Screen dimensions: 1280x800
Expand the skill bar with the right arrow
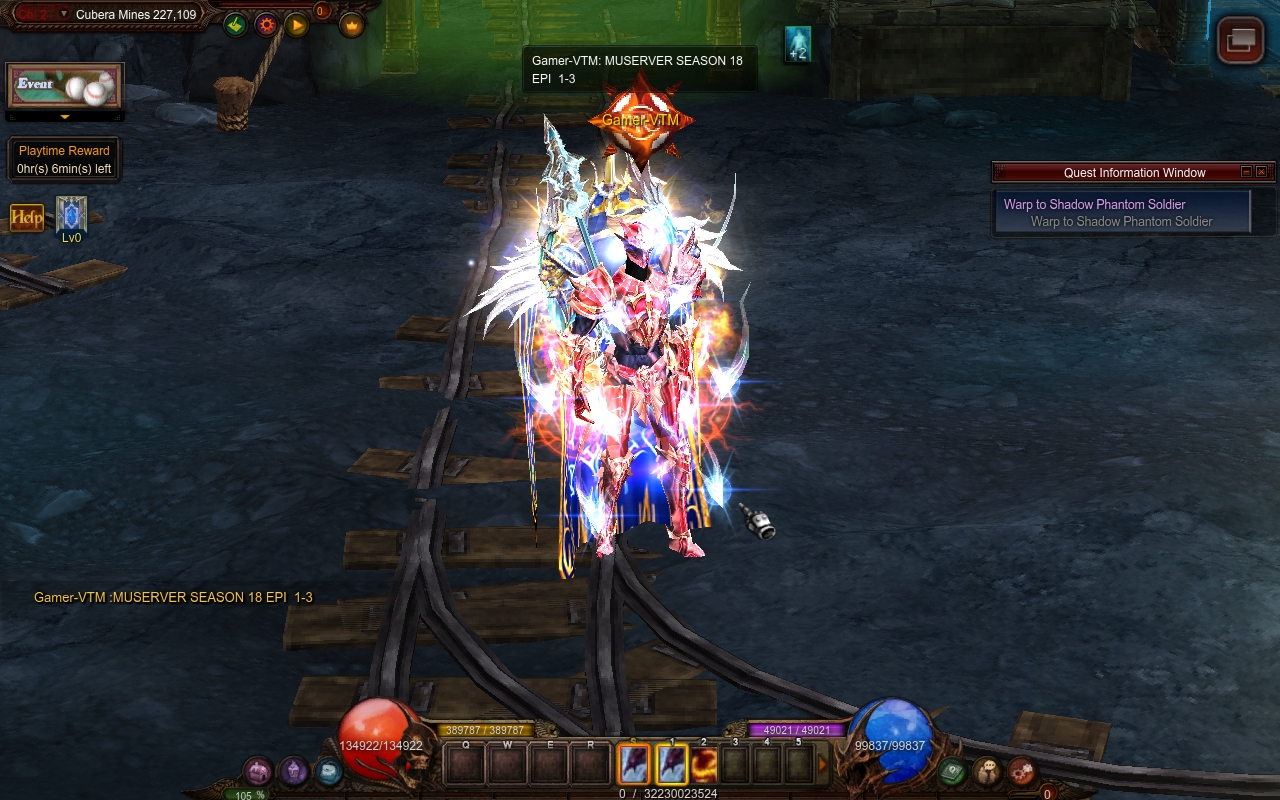click(823, 765)
